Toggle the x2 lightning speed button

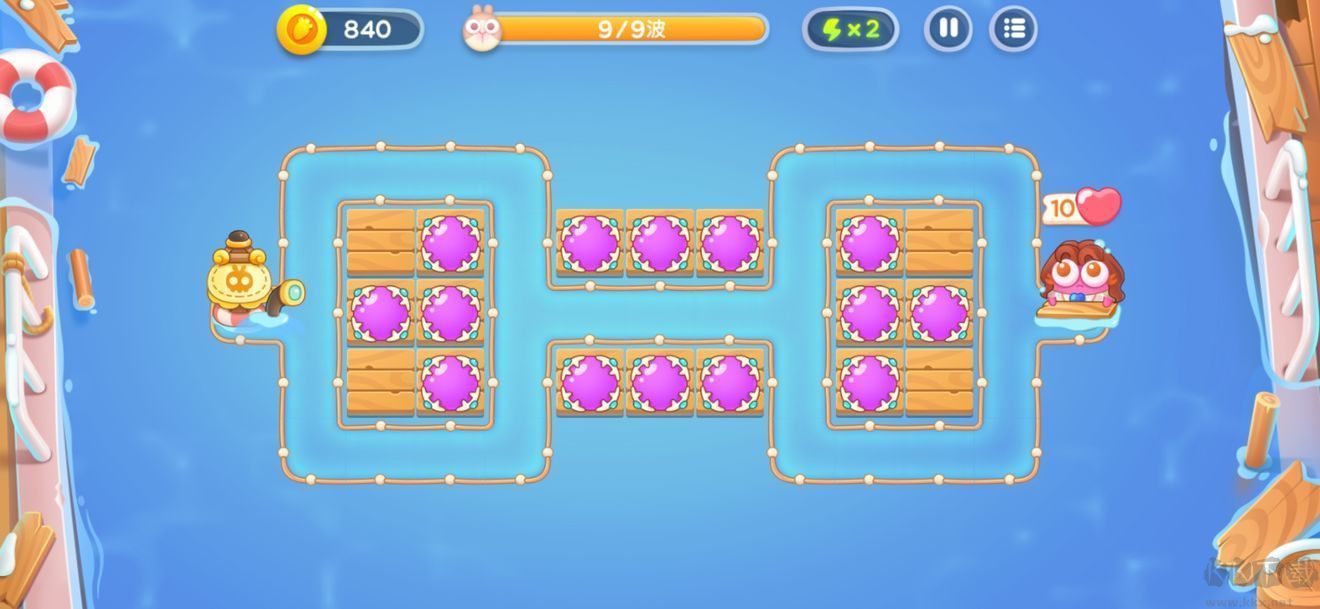[x=850, y=29]
